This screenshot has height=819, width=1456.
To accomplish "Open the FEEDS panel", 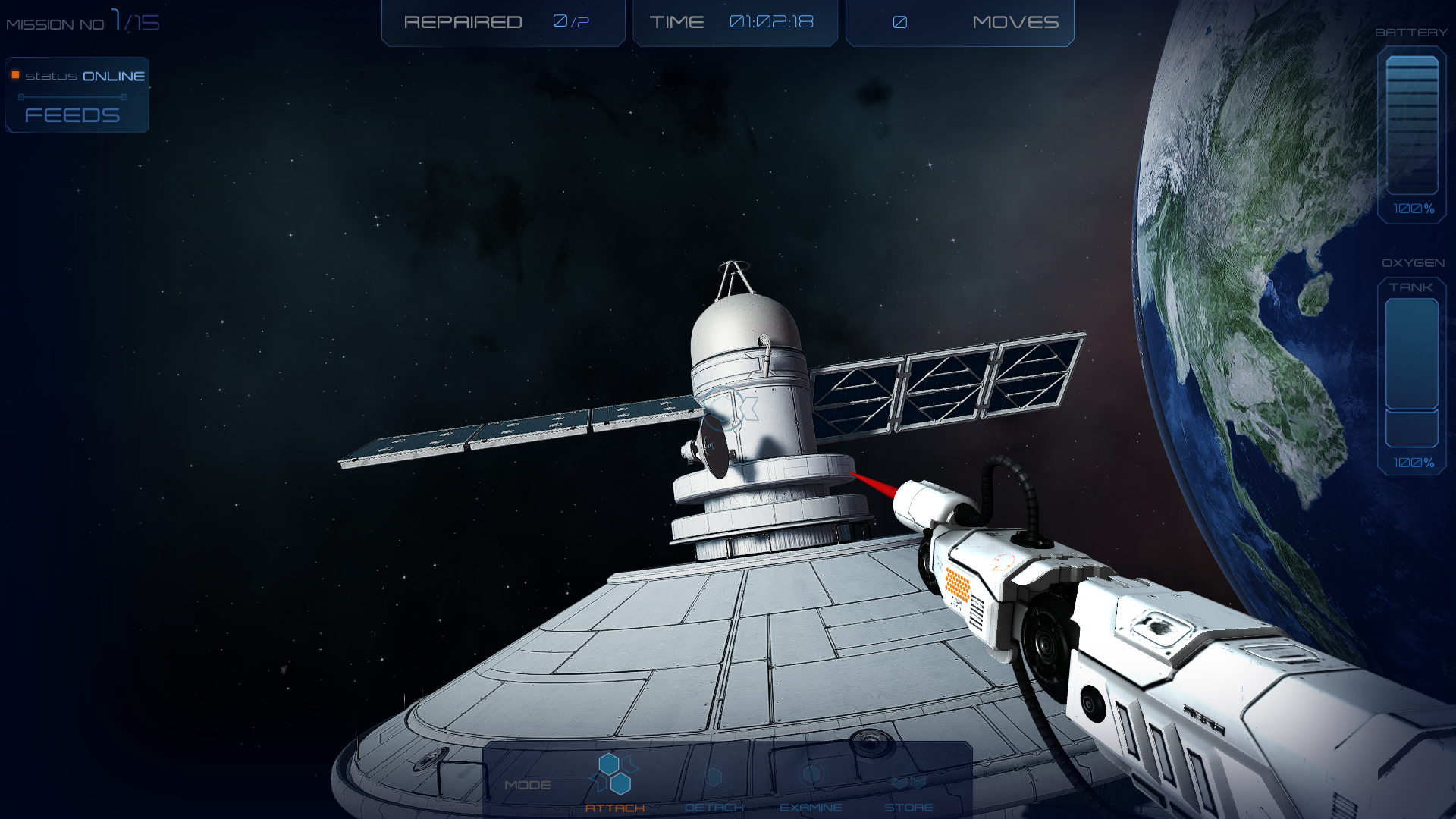I will 73,115.
